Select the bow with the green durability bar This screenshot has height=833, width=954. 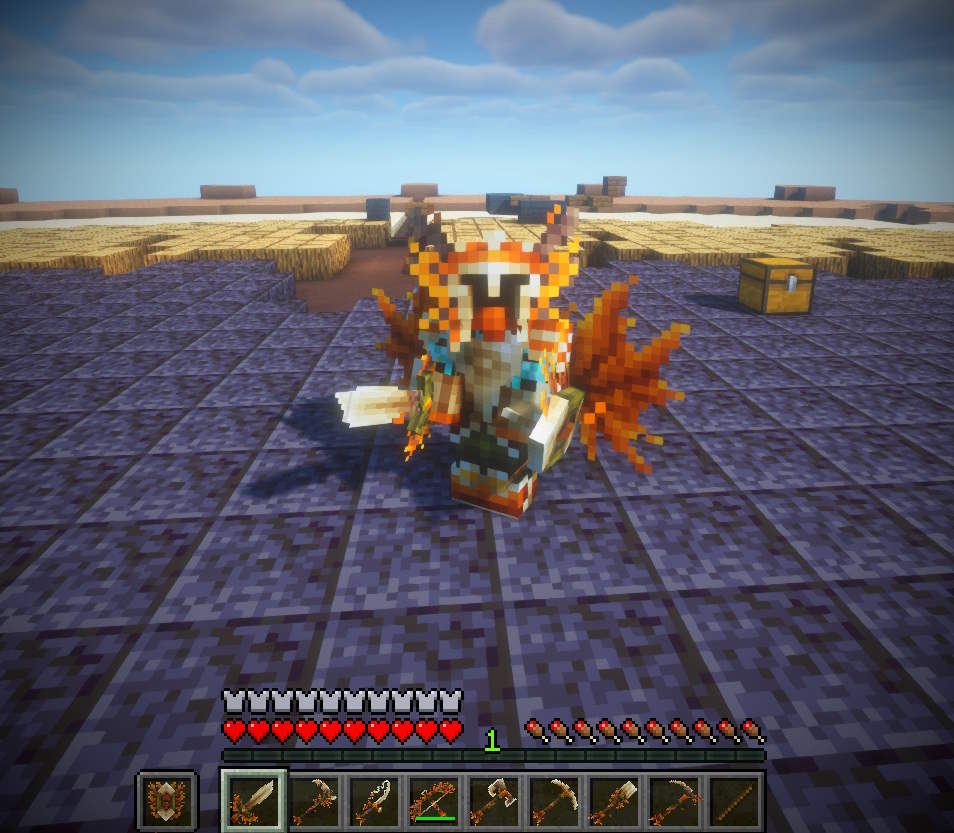(x=433, y=799)
